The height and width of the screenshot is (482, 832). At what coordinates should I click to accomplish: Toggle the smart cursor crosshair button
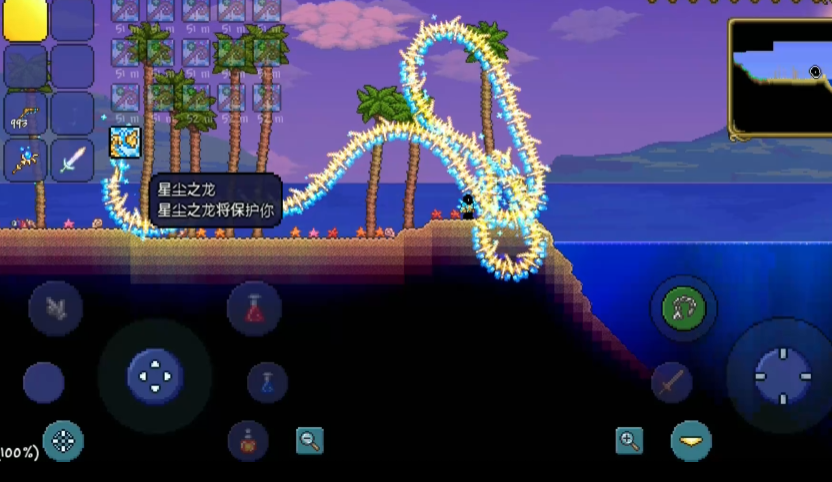(x=63, y=441)
